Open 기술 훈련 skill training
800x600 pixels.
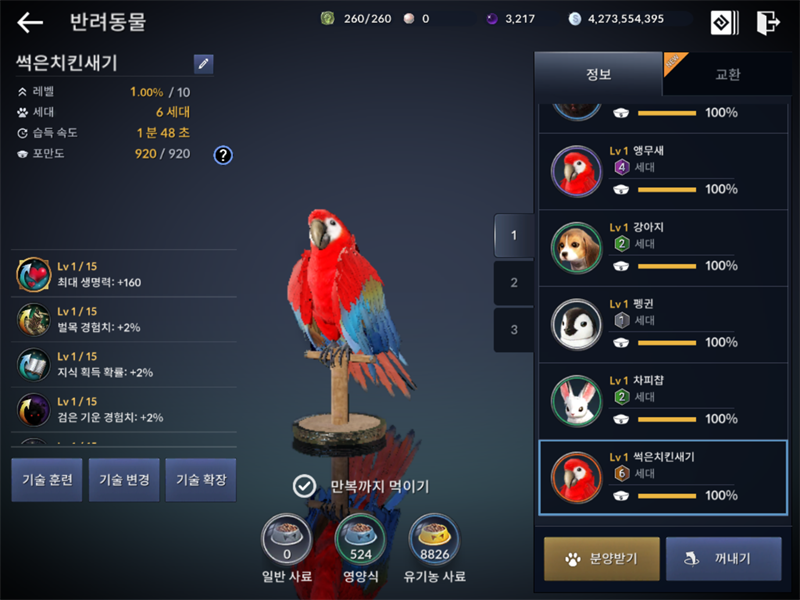46,480
